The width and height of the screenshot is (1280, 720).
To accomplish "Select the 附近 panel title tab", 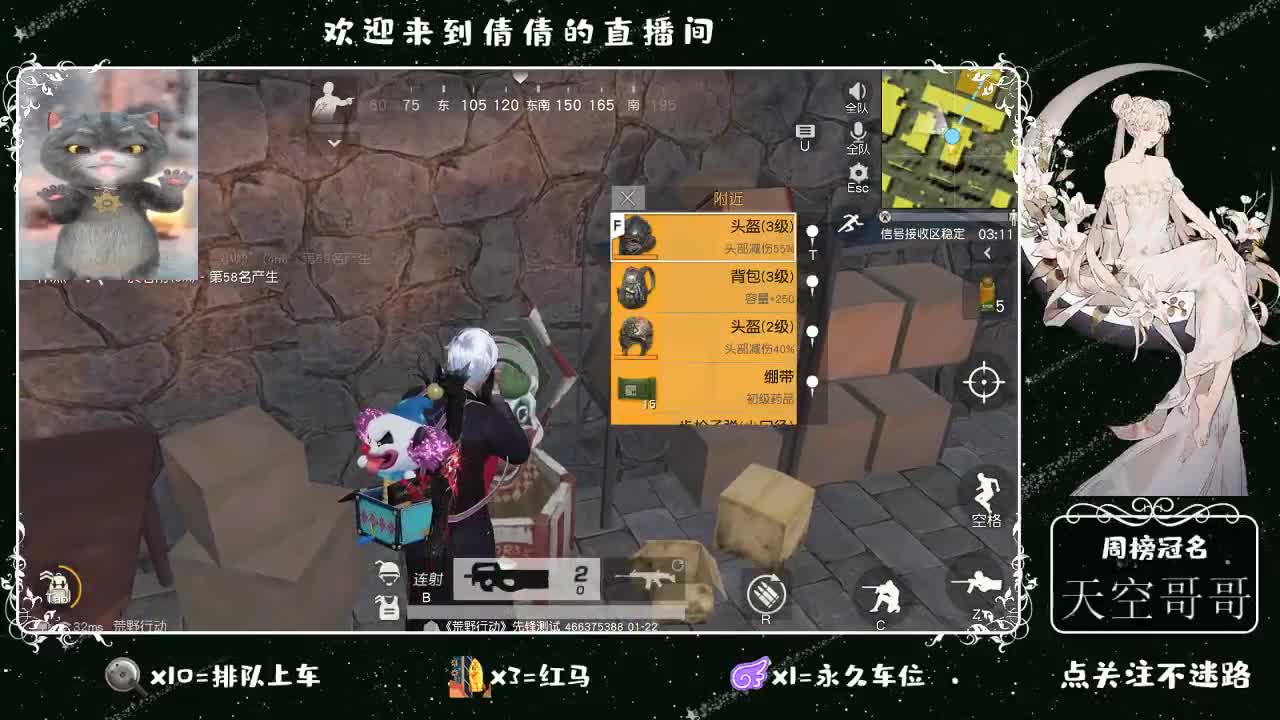I will [x=730, y=197].
